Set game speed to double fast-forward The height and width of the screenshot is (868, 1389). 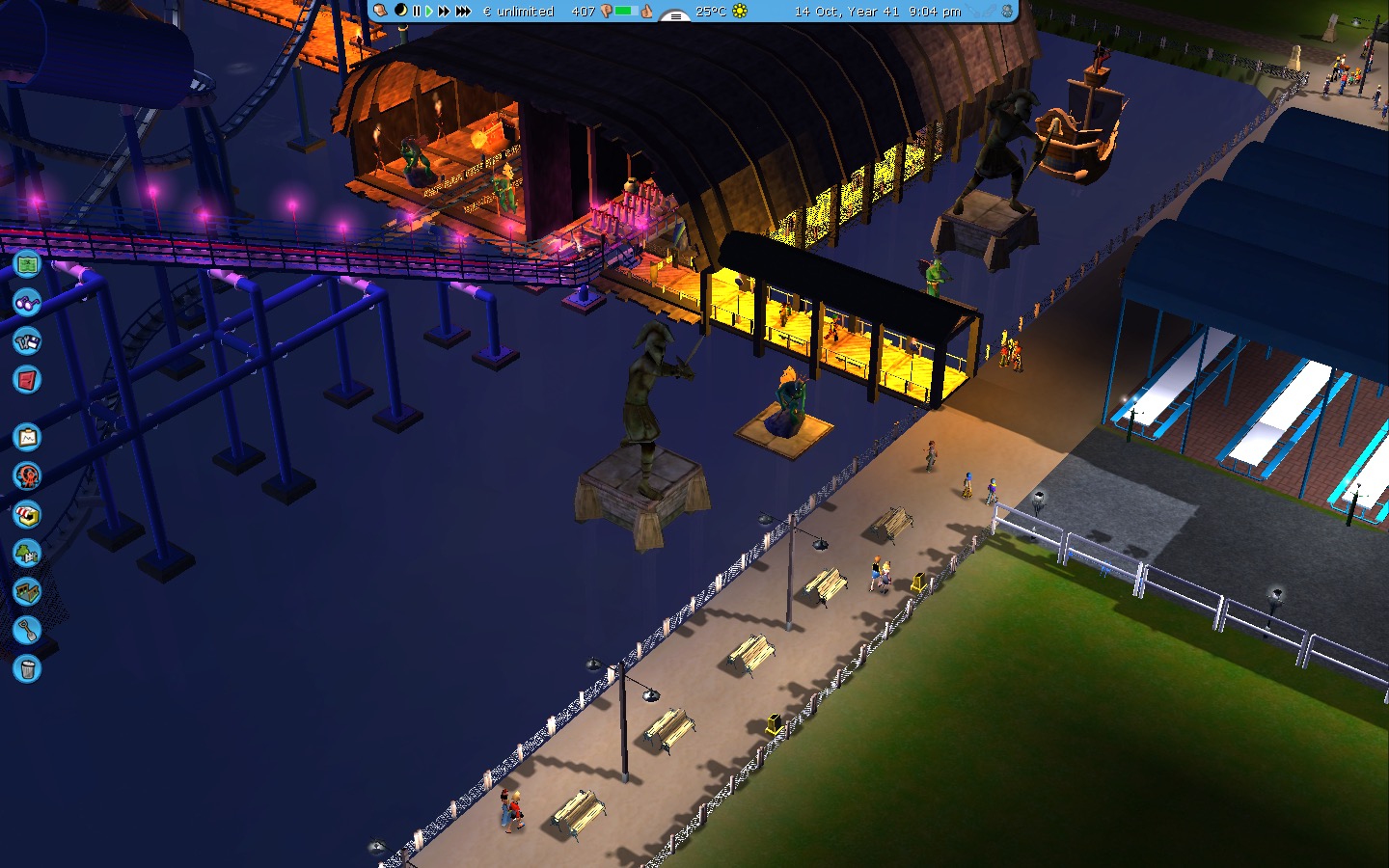point(444,11)
